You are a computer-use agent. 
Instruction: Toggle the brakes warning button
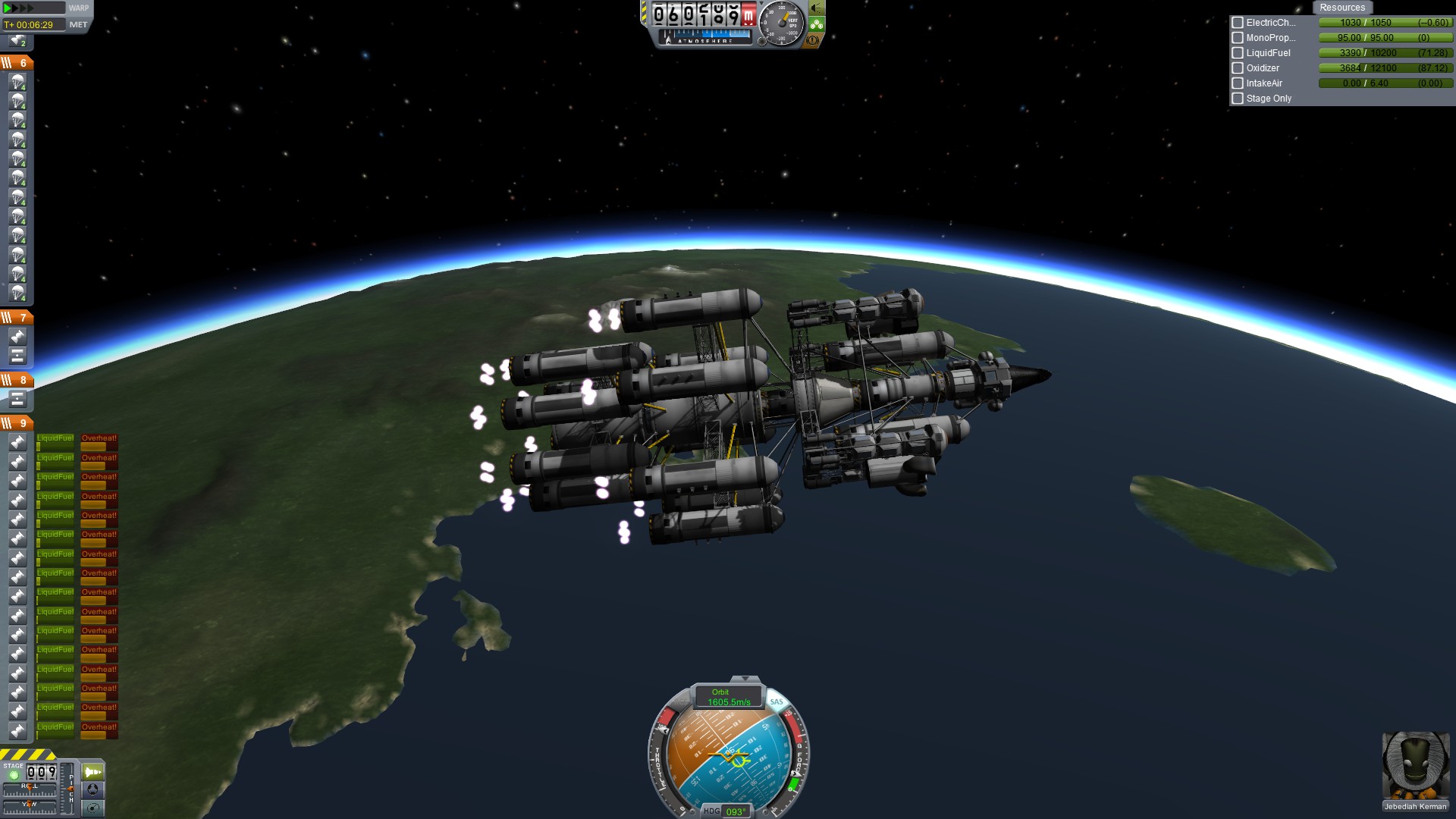click(813, 40)
